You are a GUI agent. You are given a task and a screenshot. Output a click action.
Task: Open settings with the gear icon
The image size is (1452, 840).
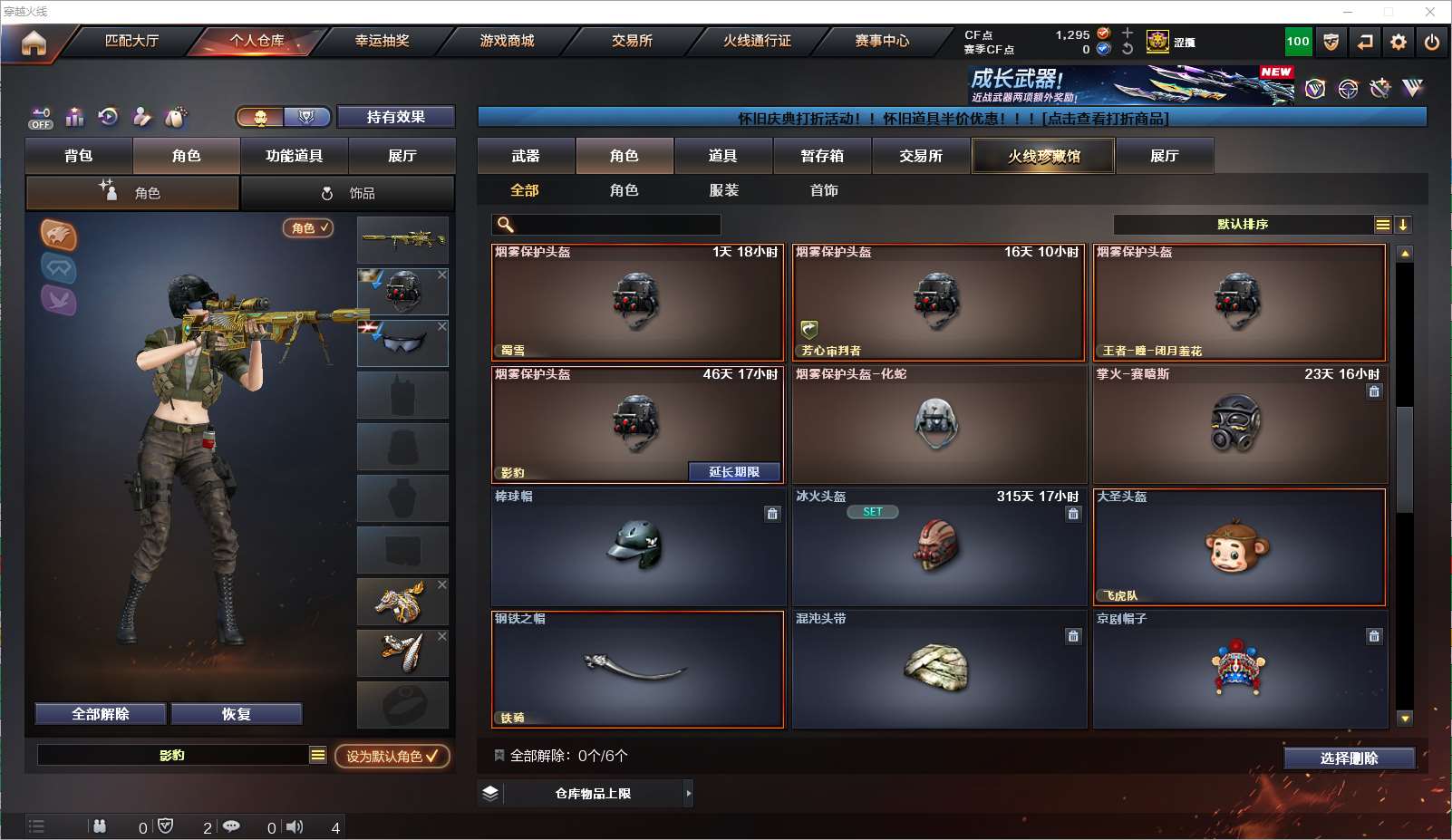pyautogui.click(x=1399, y=42)
